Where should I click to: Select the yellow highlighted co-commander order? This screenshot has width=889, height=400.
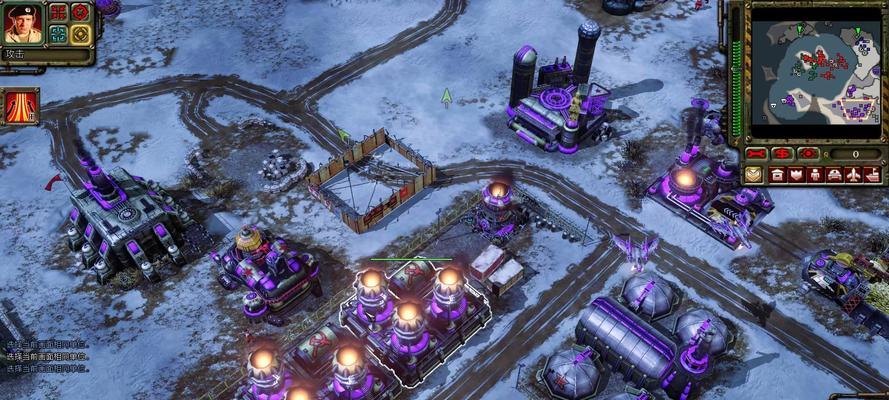click(80, 33)
